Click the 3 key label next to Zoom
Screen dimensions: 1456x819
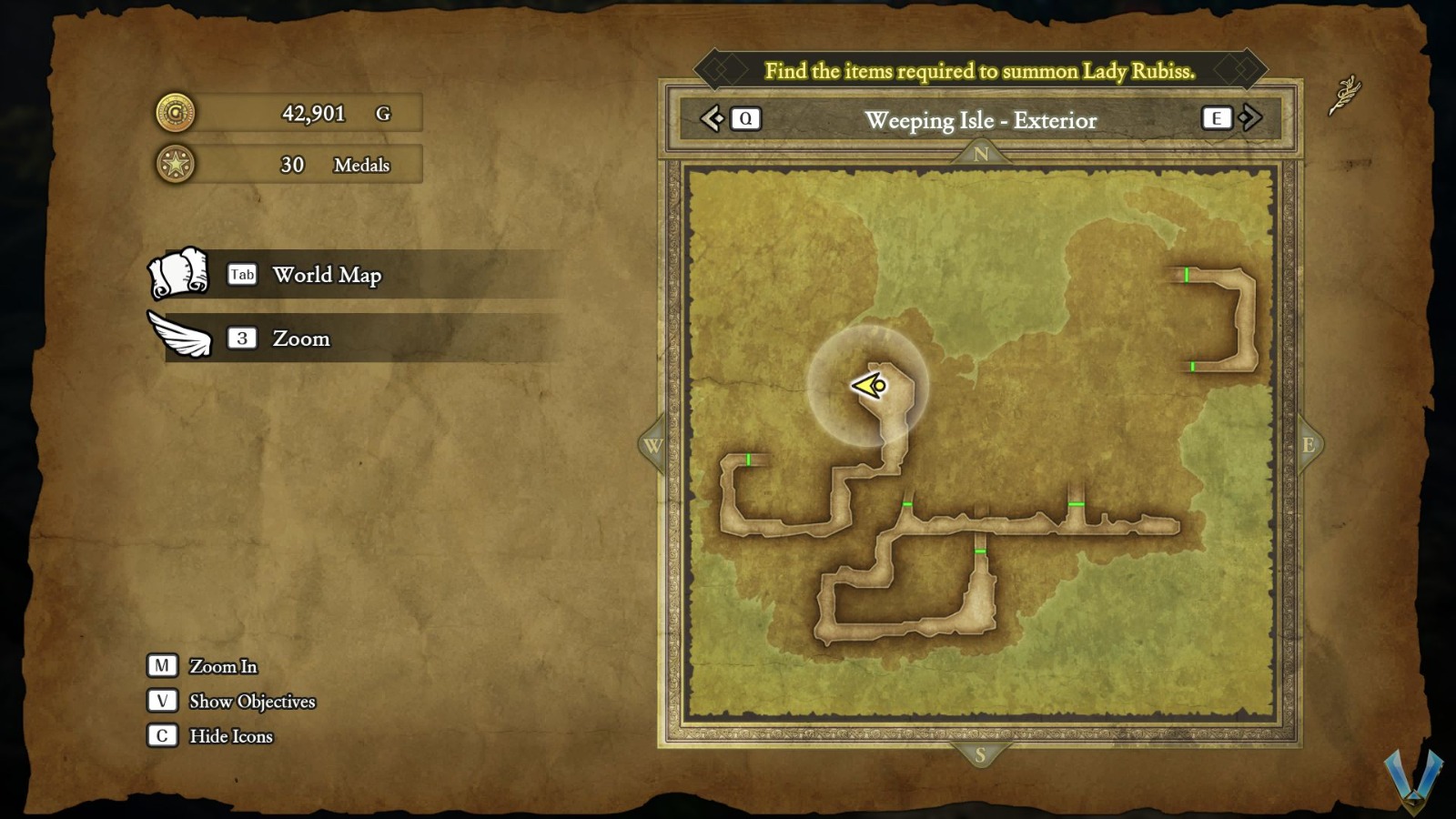tap(242, 339)
